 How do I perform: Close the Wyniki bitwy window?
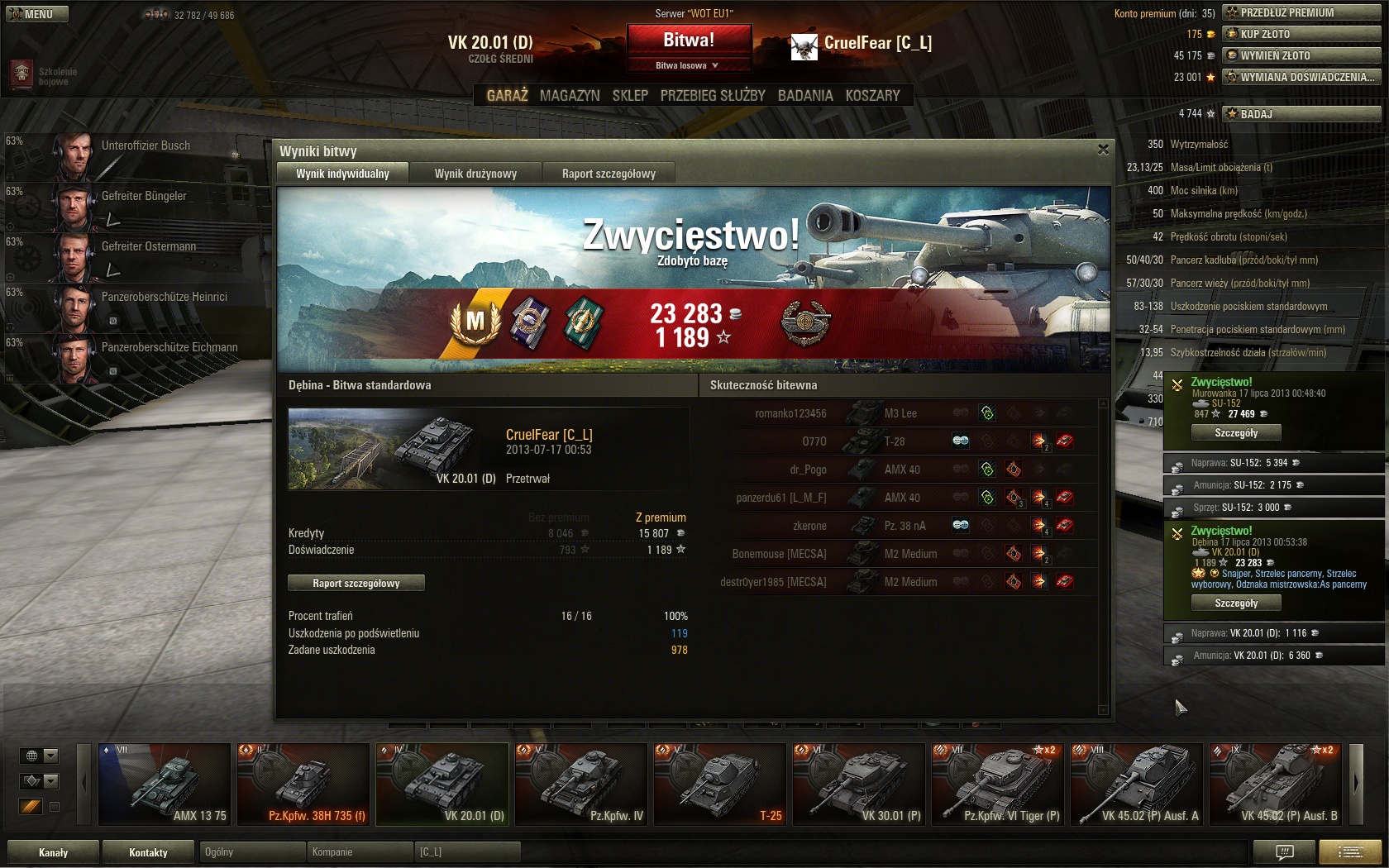[1103, 150]
